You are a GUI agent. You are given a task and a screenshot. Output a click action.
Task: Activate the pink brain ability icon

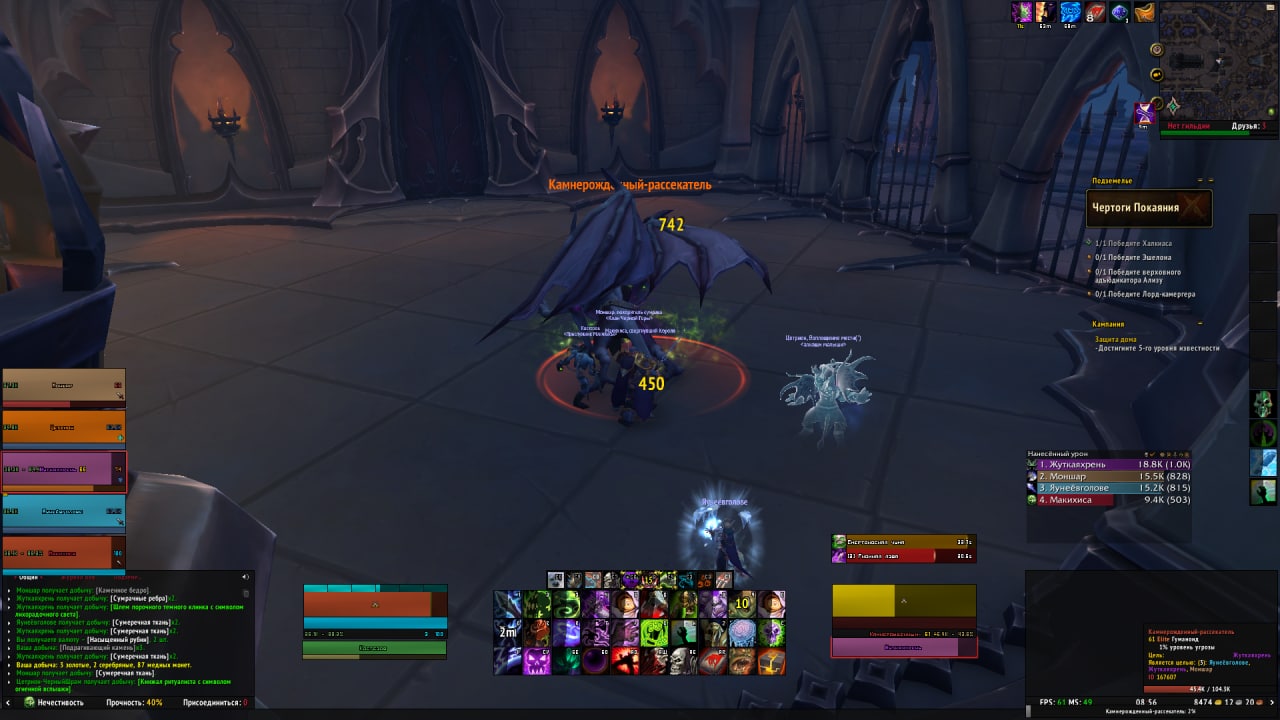(742, 632)
